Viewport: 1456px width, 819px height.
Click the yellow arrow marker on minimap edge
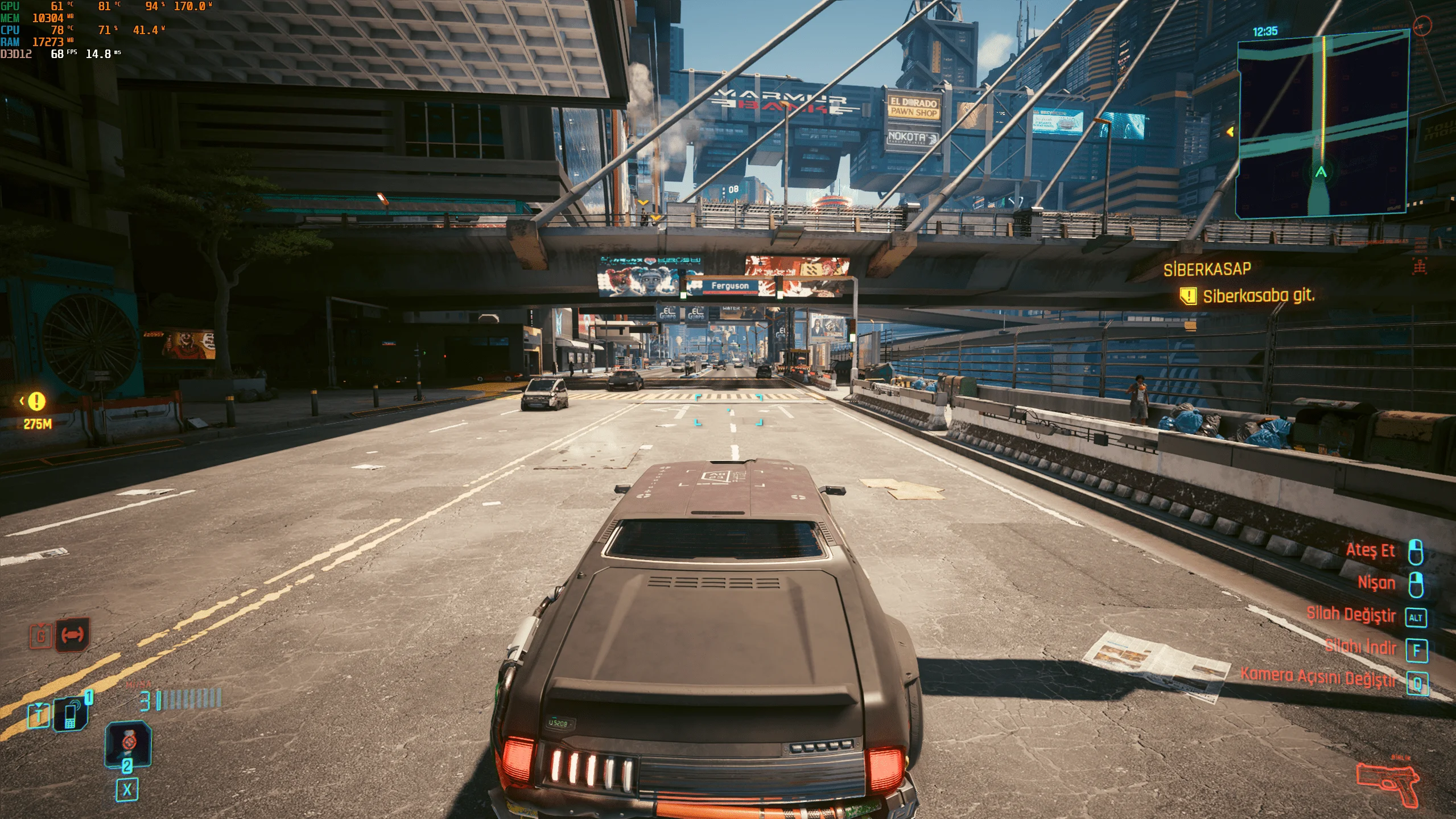pos(1230,132)
